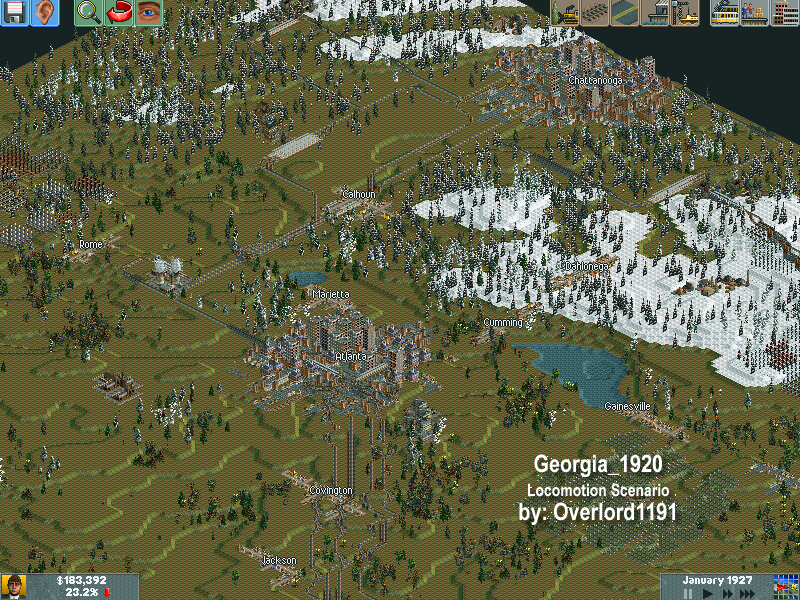Open the map from the bottom-right icon

[786, 586]
